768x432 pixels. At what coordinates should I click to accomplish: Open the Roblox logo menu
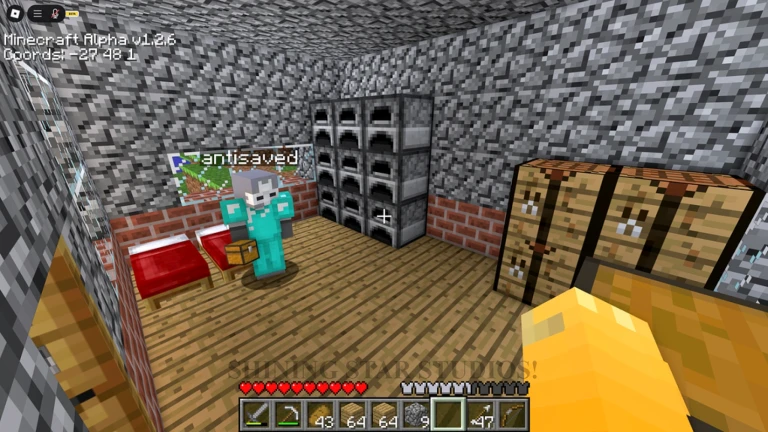[x=14, y=13]
